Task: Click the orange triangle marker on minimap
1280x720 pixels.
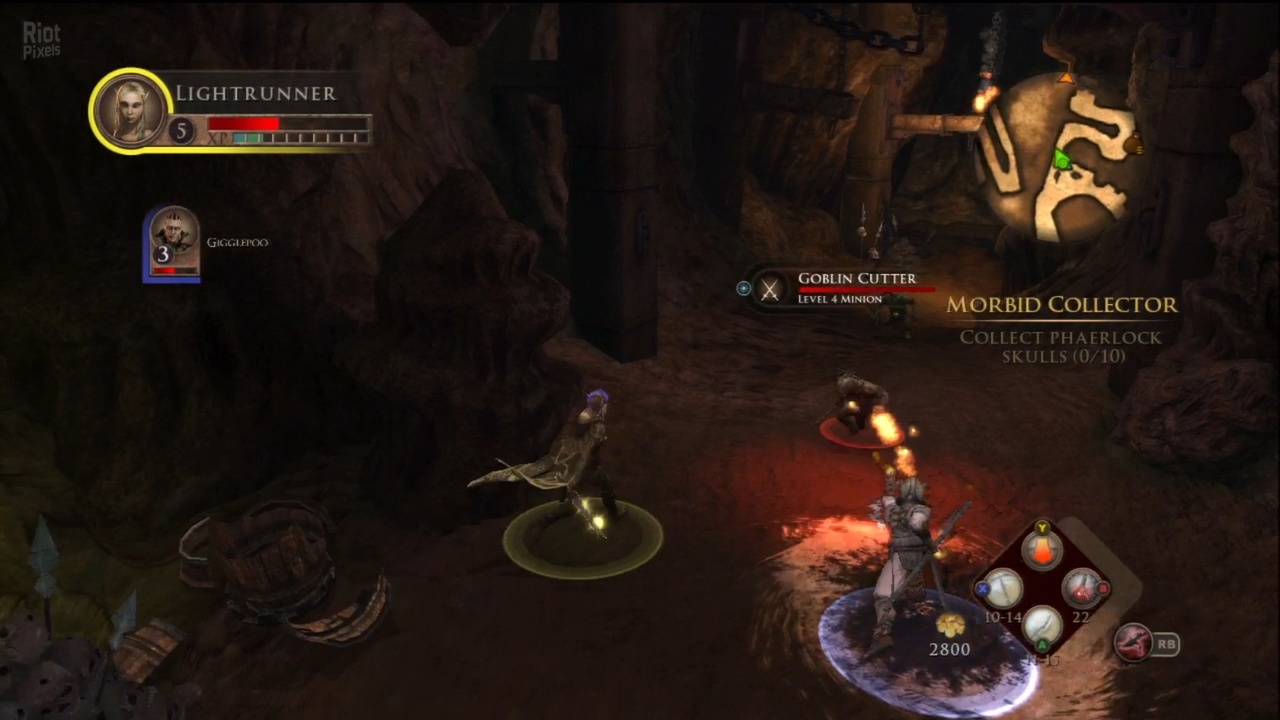Action: 1066,77
